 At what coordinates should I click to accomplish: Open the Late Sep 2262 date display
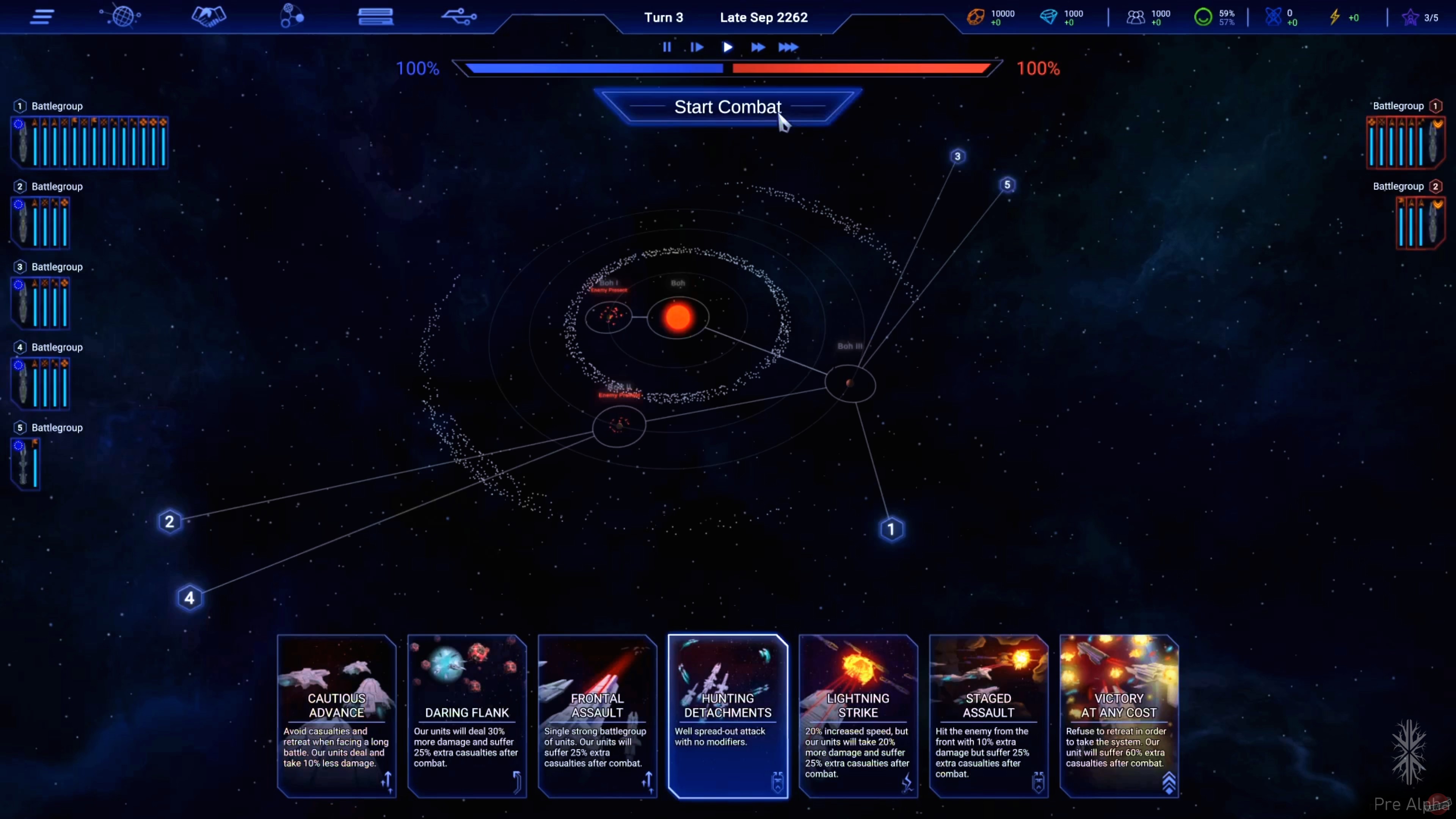tap(764, 17)
